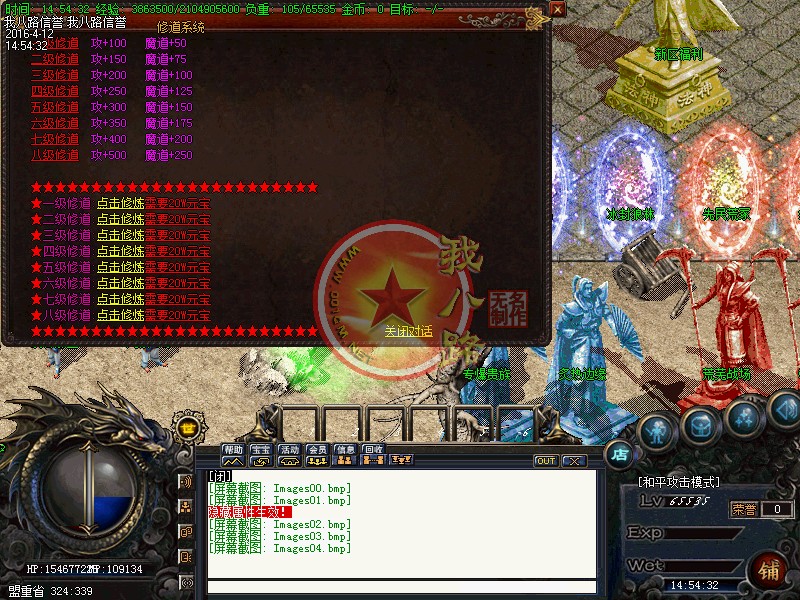Click the 关闭对话 link
Viewport: 800px width, 600px height.
point(408,331)
